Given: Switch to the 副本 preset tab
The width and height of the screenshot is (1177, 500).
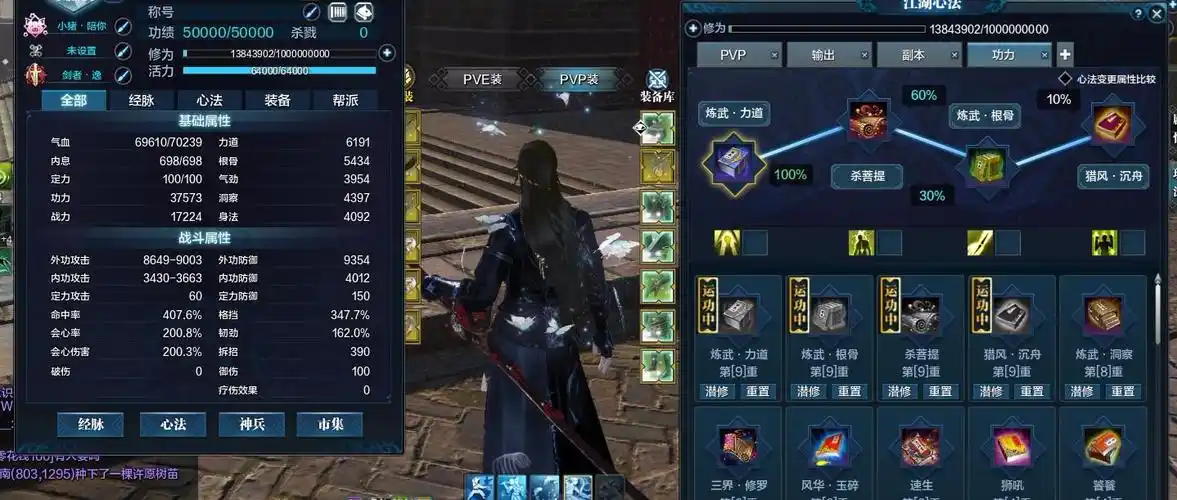Looking at the screenshot, I should (x=913, y=55).
